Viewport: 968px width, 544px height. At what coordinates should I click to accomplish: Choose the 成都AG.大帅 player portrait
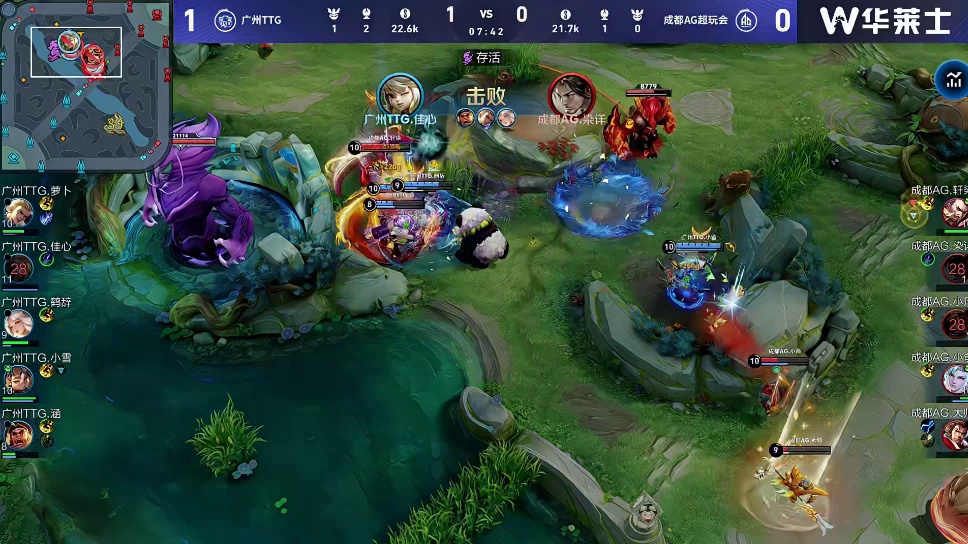[954, 435]
